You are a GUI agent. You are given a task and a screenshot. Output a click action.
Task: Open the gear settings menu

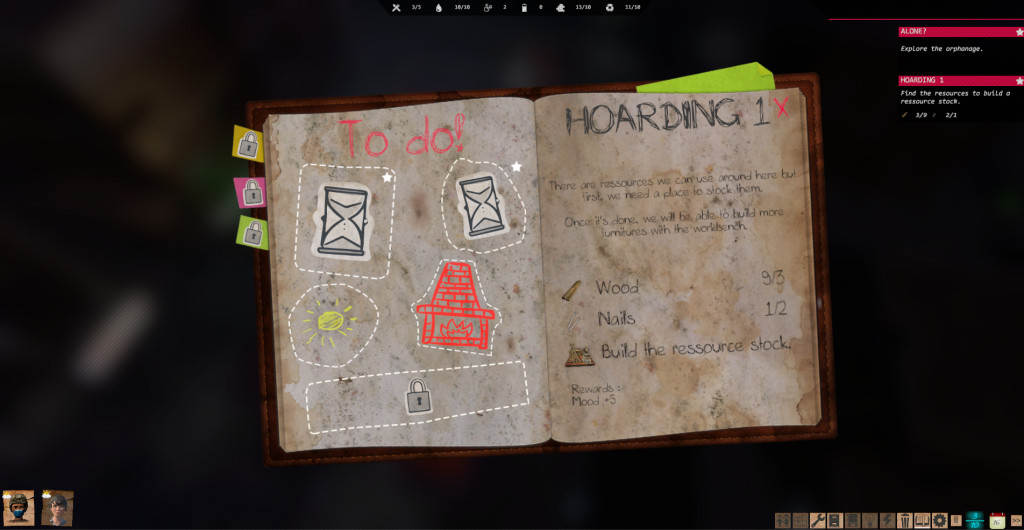click(939, 520)
